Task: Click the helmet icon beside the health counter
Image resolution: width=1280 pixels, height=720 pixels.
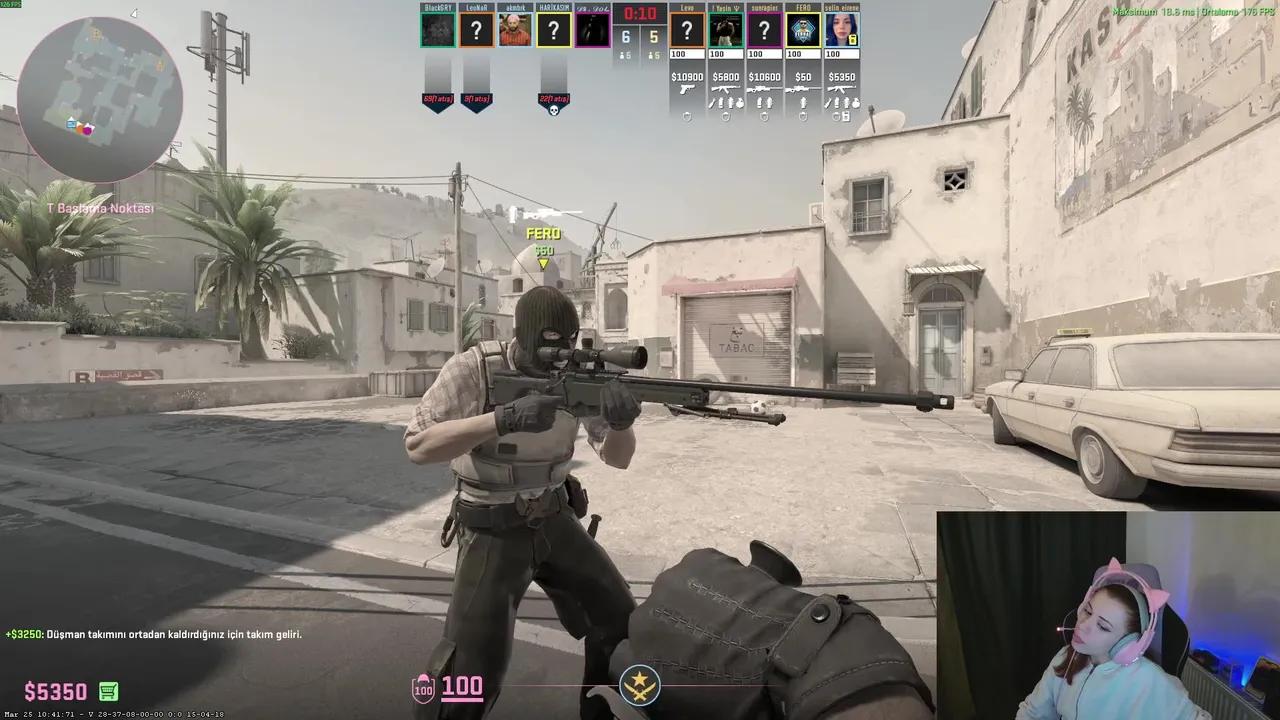Action: (x=423, y=687)
